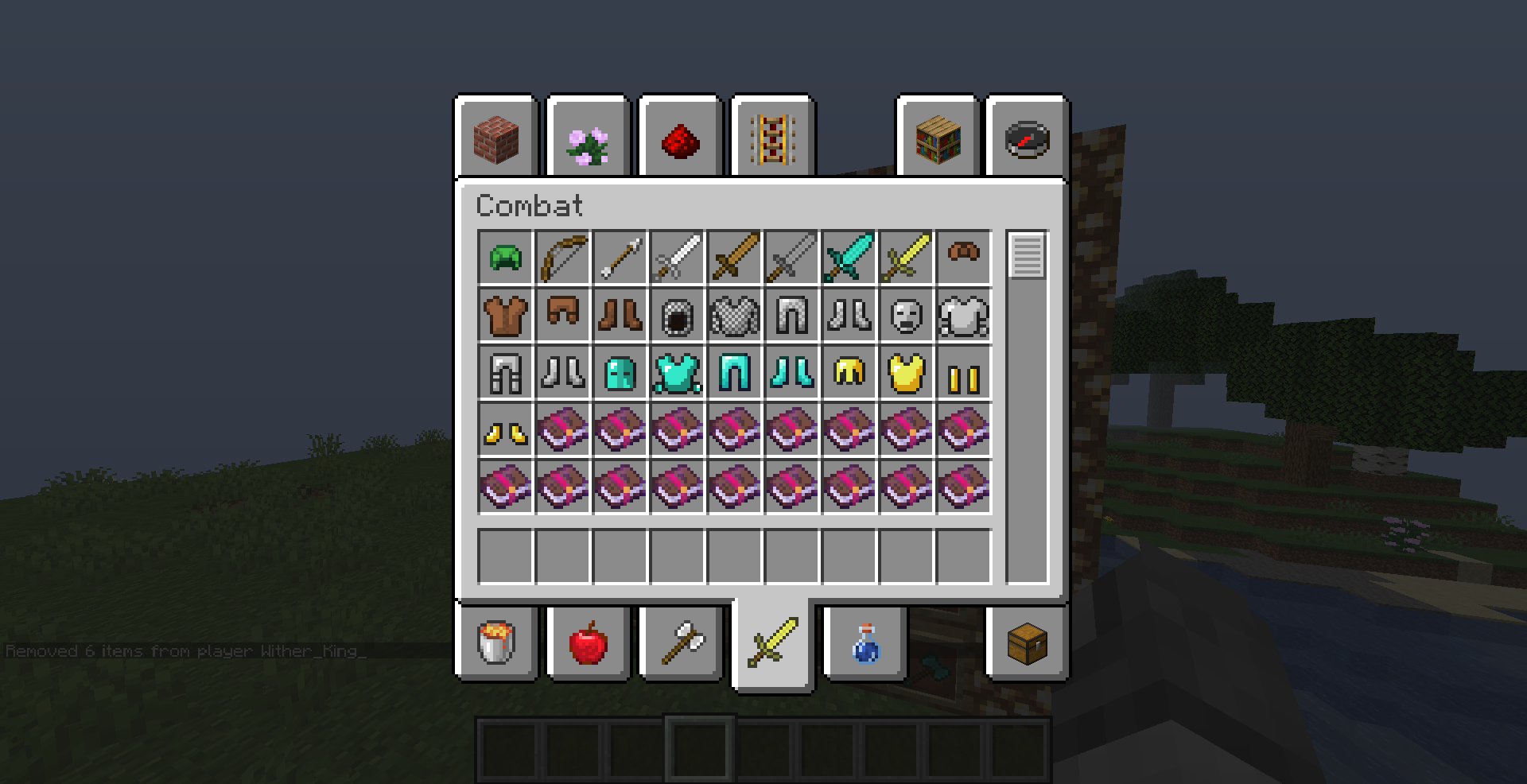Click the center hotbar slot
Screen dimensions: 1527x784
coord(766,747)
